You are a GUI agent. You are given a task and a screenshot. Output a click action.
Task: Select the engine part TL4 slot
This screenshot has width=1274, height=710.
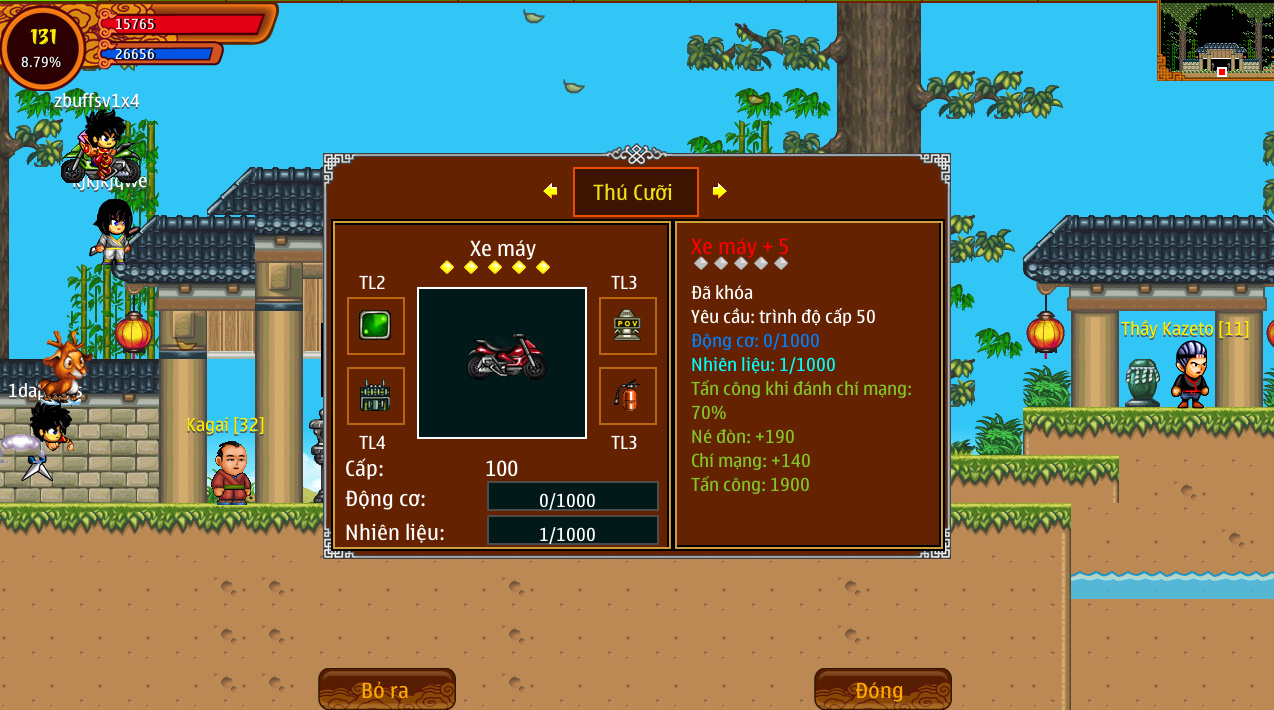coord(375,396)
